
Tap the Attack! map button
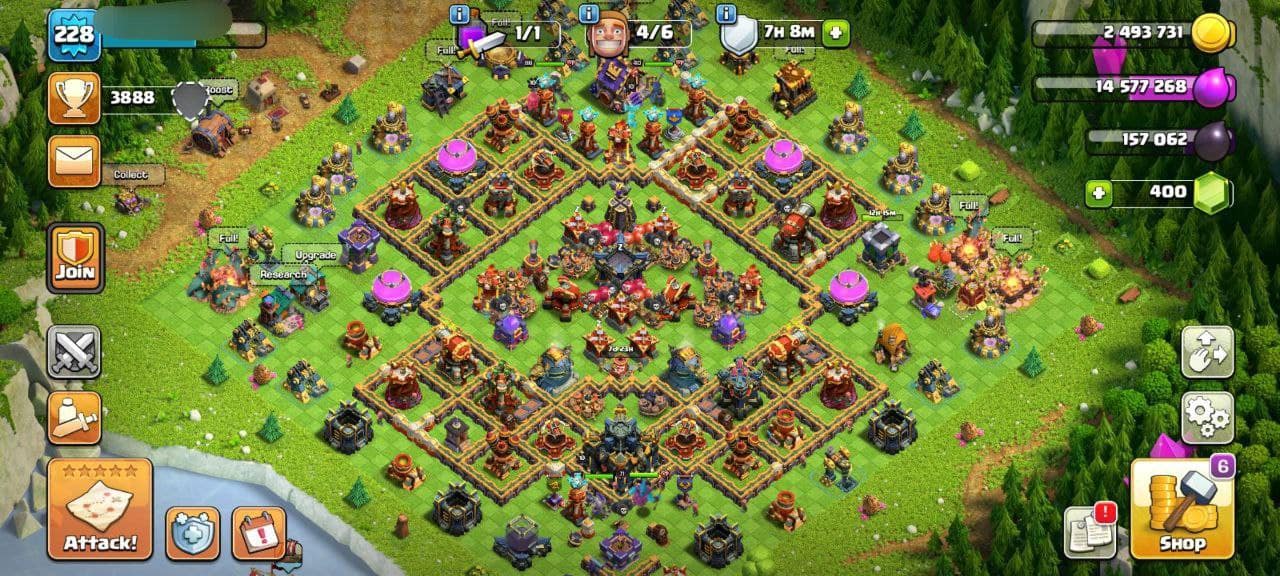[x=100, y=509]
